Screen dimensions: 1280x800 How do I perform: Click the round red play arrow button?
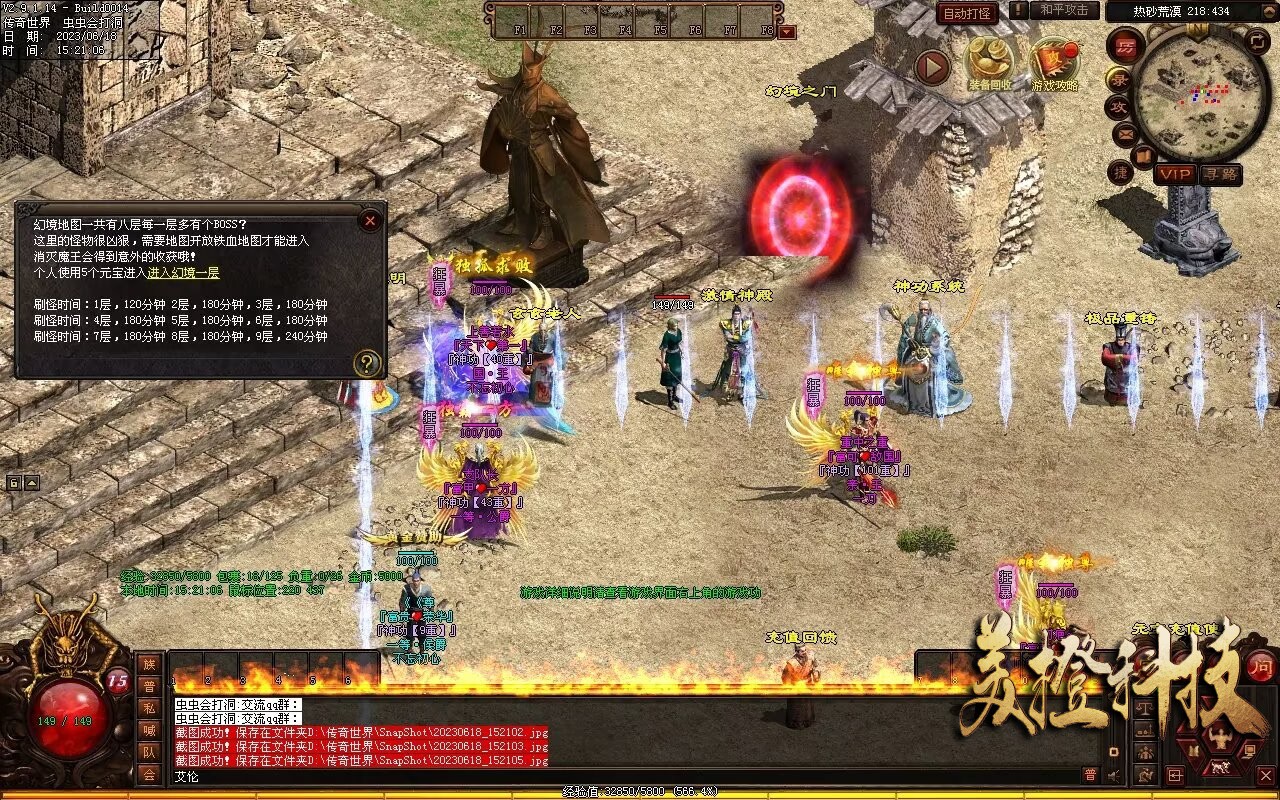pyautogui.click(x=932, y=67)
